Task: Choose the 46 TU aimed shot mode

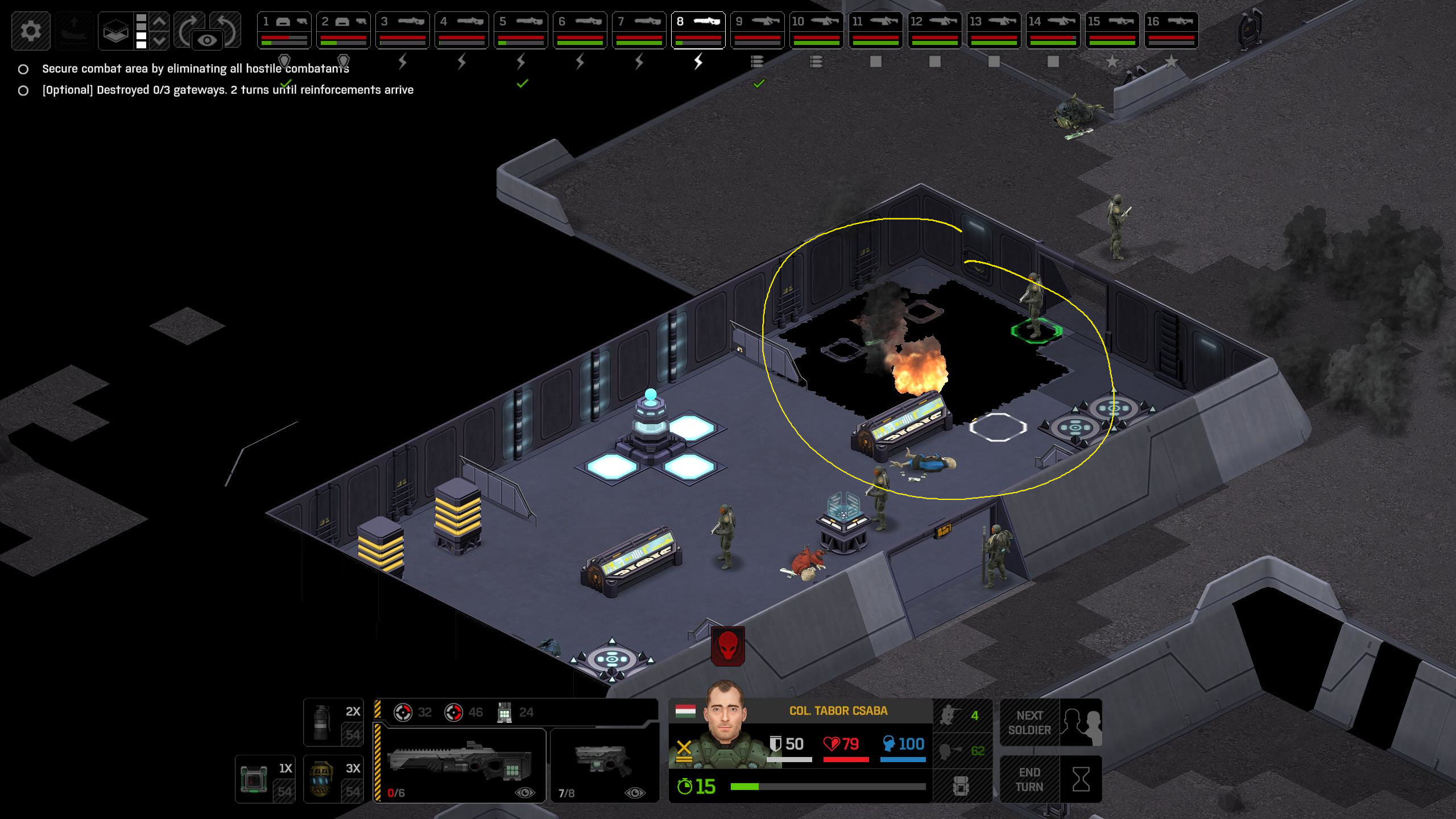Action: [464, 712]
